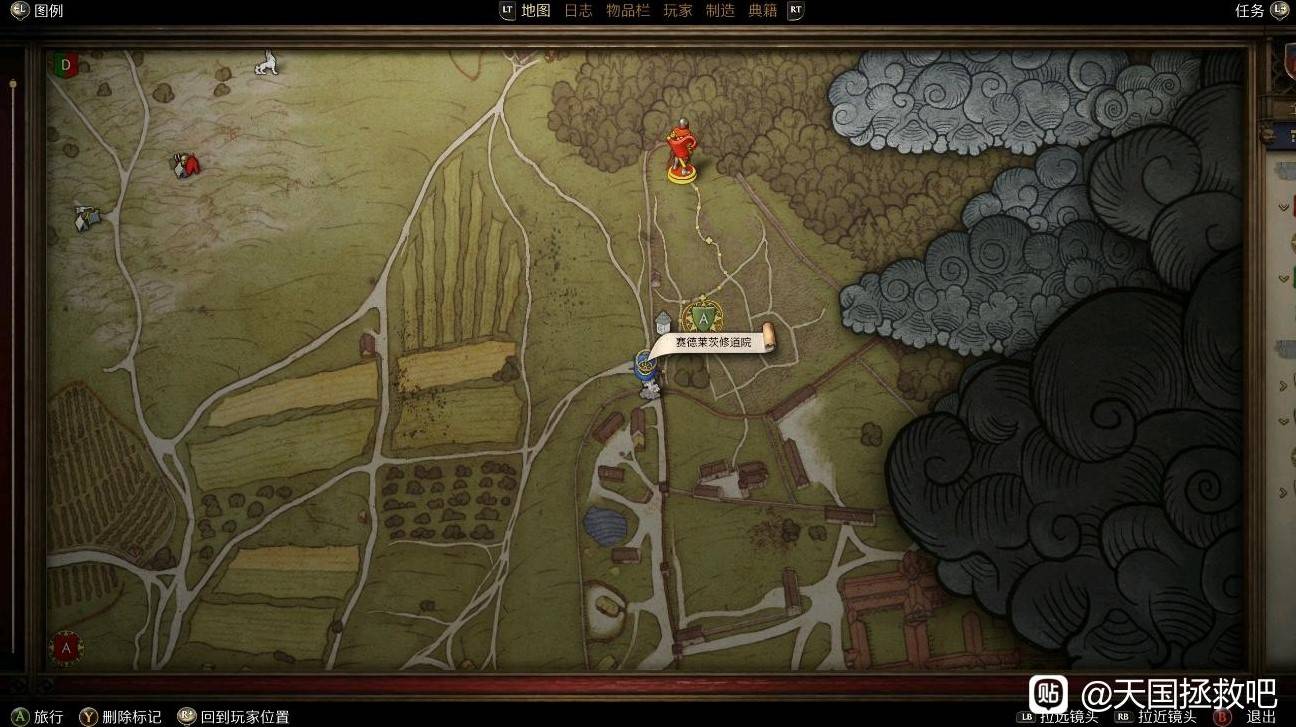This screenshot has width=1296, height=727.
Task: Choose 删除标记 to remove the marker
Action: [x=131, y=716]
